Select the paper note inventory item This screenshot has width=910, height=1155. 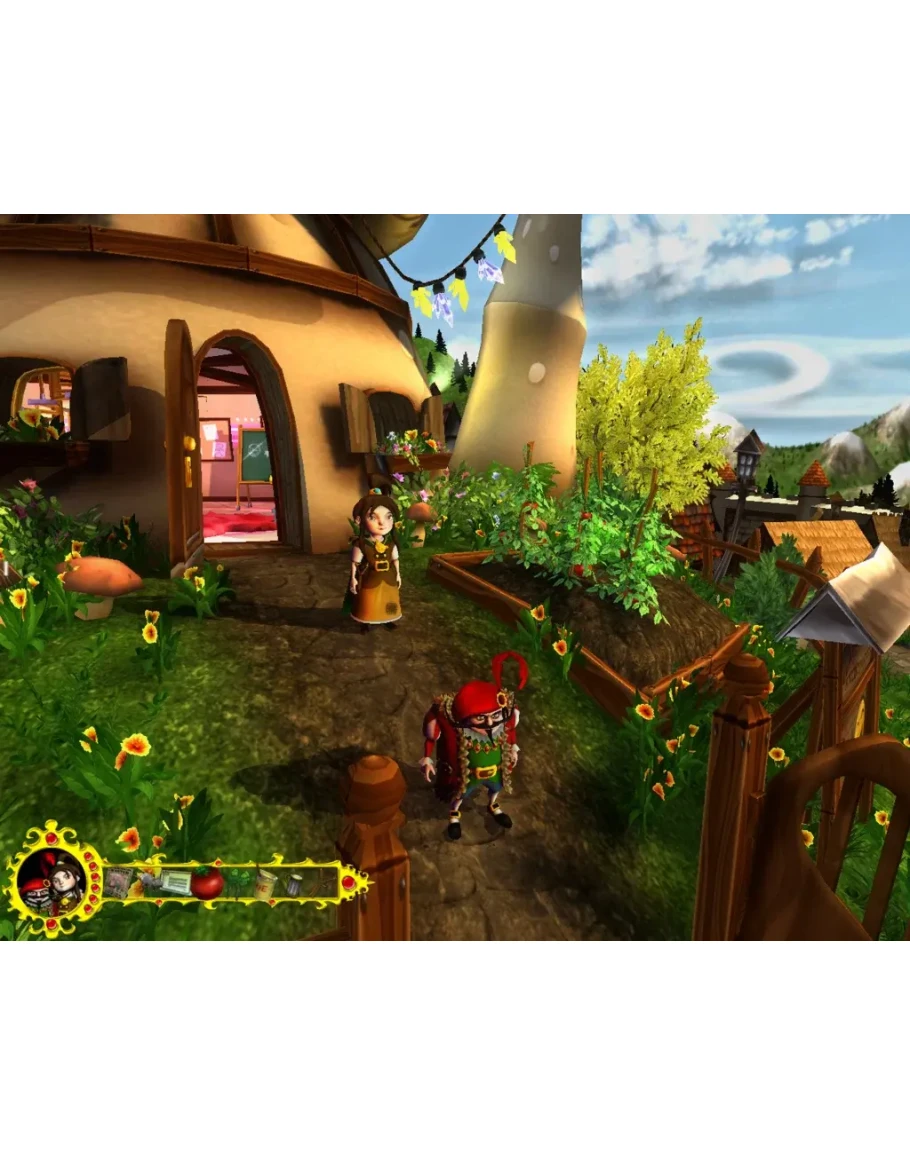(175, 882)
